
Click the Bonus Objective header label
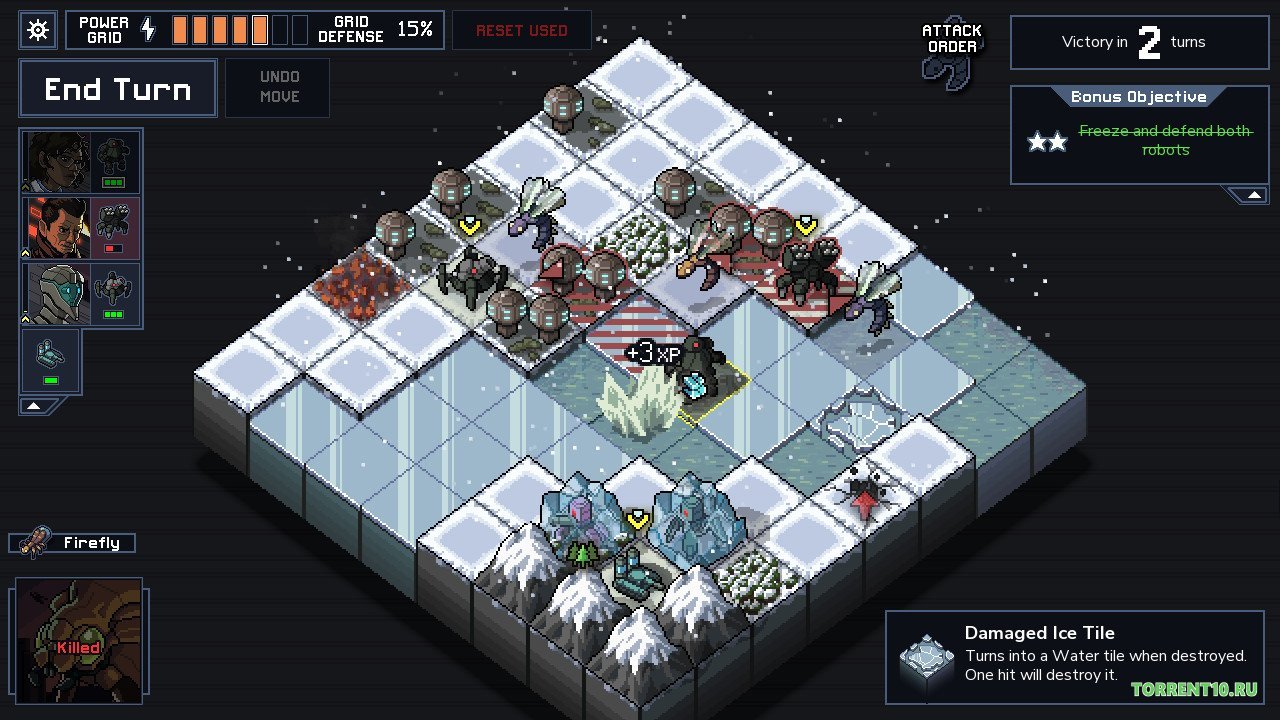pos(1139,97)
